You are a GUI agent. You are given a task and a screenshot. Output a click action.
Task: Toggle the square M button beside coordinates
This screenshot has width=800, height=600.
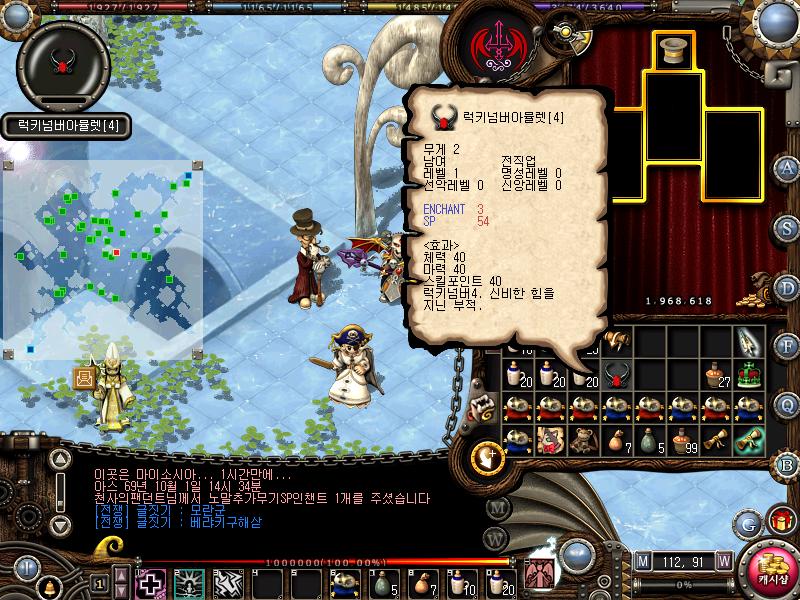click(642, 561)
